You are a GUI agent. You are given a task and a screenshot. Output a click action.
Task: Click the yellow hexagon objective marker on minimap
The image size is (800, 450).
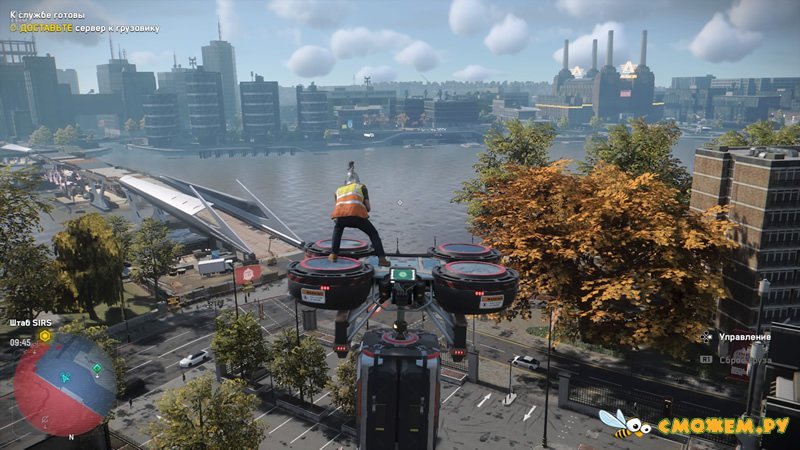click(x=44, y=337)
